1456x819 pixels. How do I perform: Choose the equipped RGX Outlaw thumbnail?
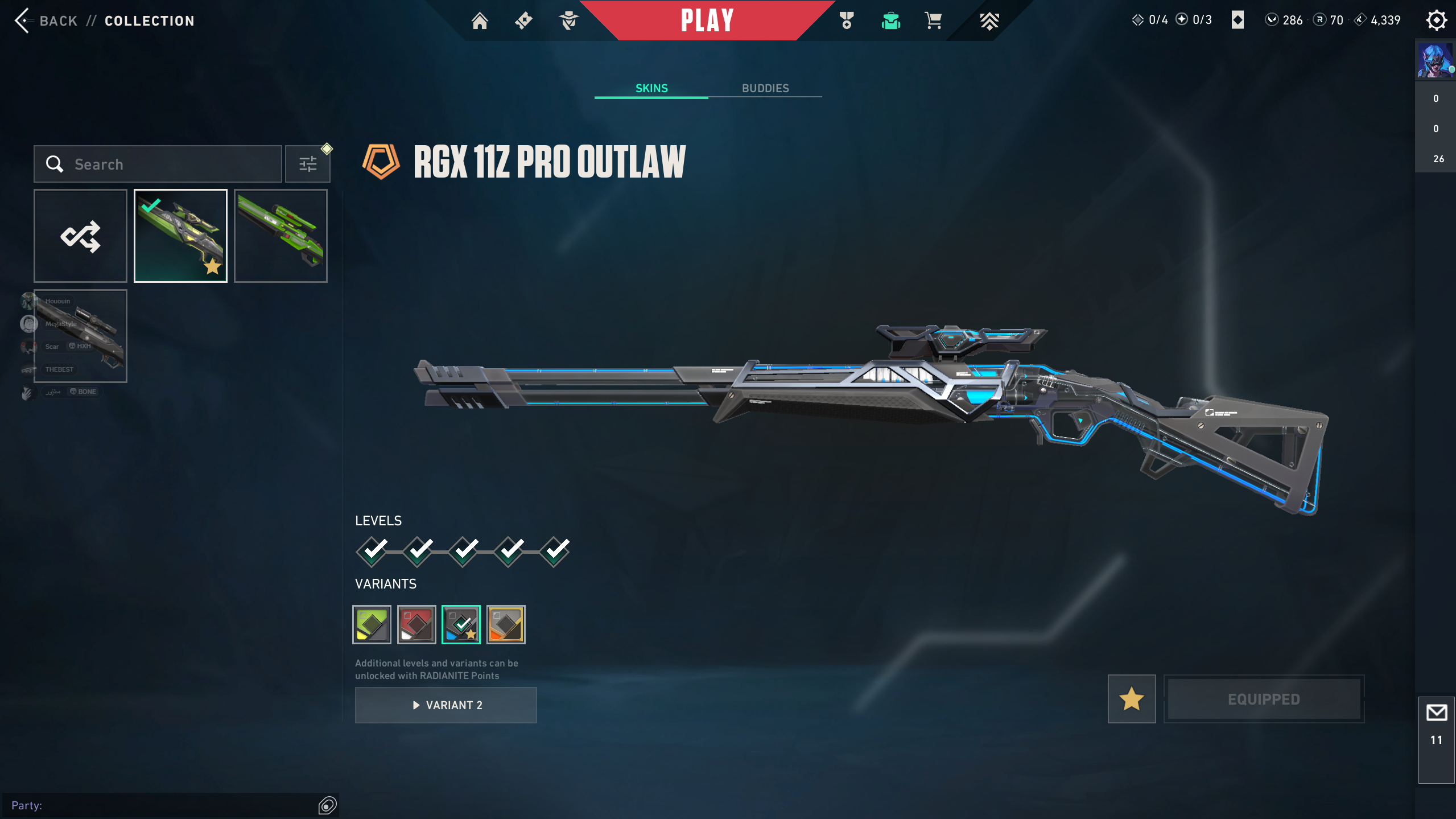click(180, 236)
